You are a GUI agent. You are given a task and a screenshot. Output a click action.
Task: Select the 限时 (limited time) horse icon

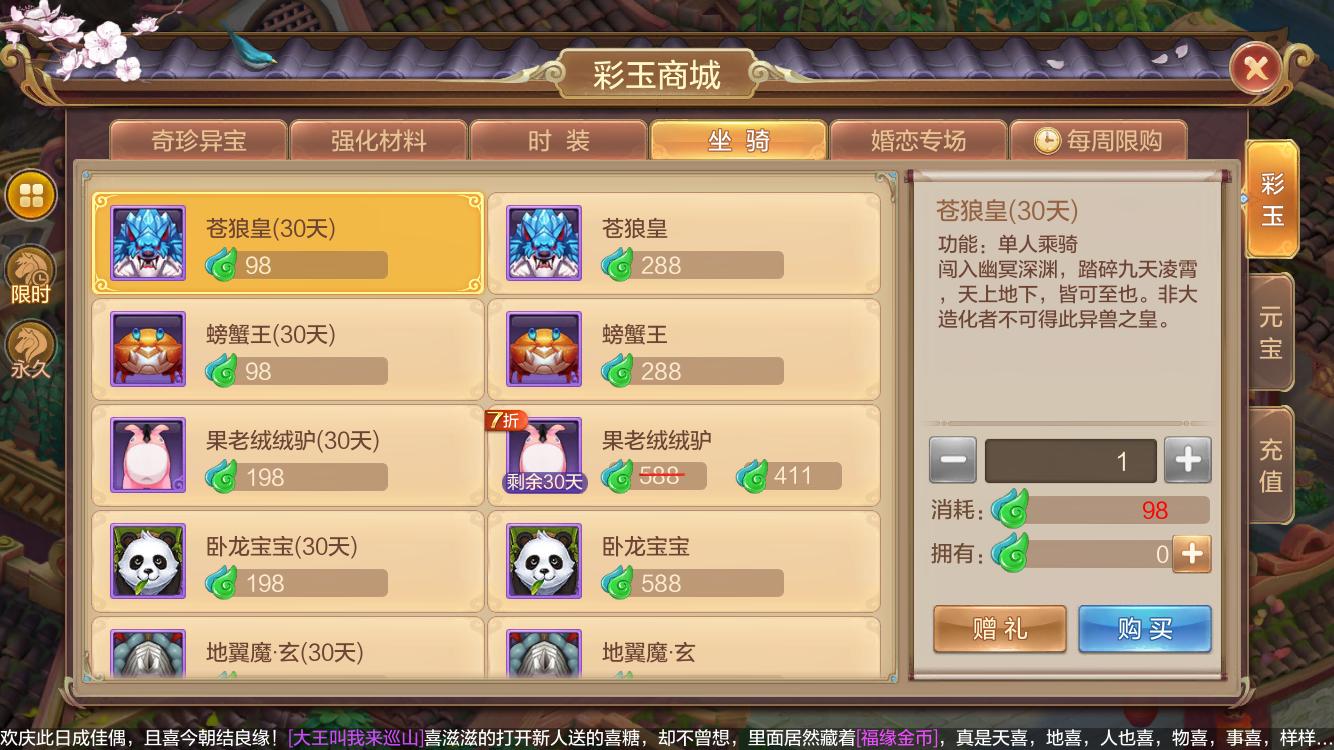[x=31, y=263]
